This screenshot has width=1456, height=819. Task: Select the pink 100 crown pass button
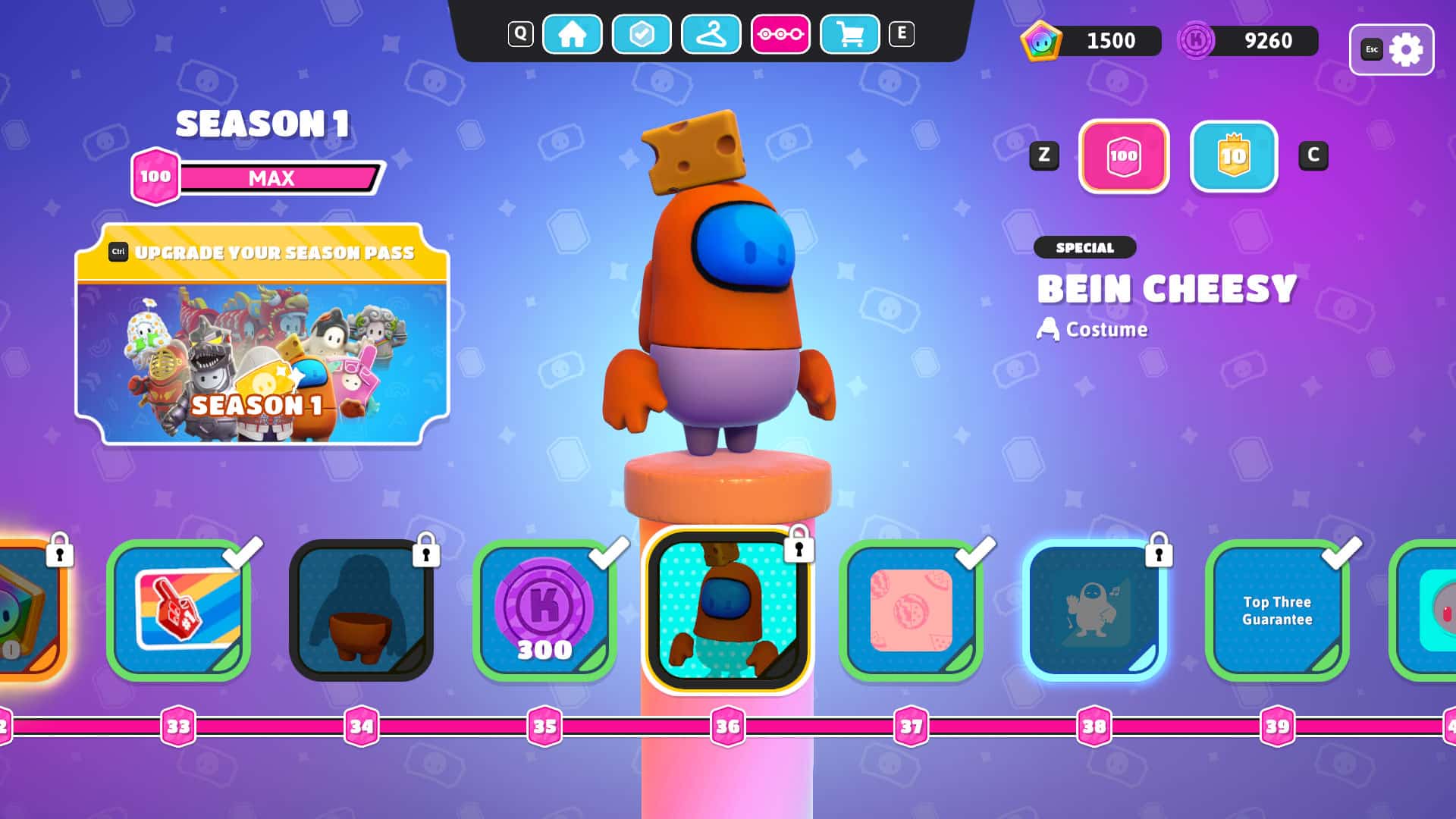click(x=1124, y=158)
